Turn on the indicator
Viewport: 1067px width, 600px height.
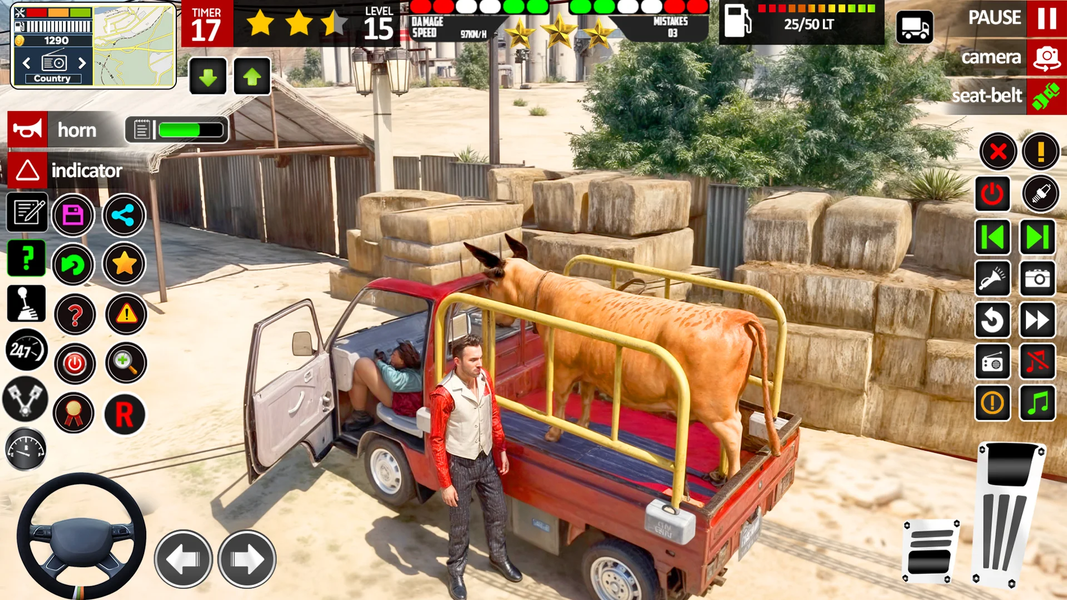(27, 170)
